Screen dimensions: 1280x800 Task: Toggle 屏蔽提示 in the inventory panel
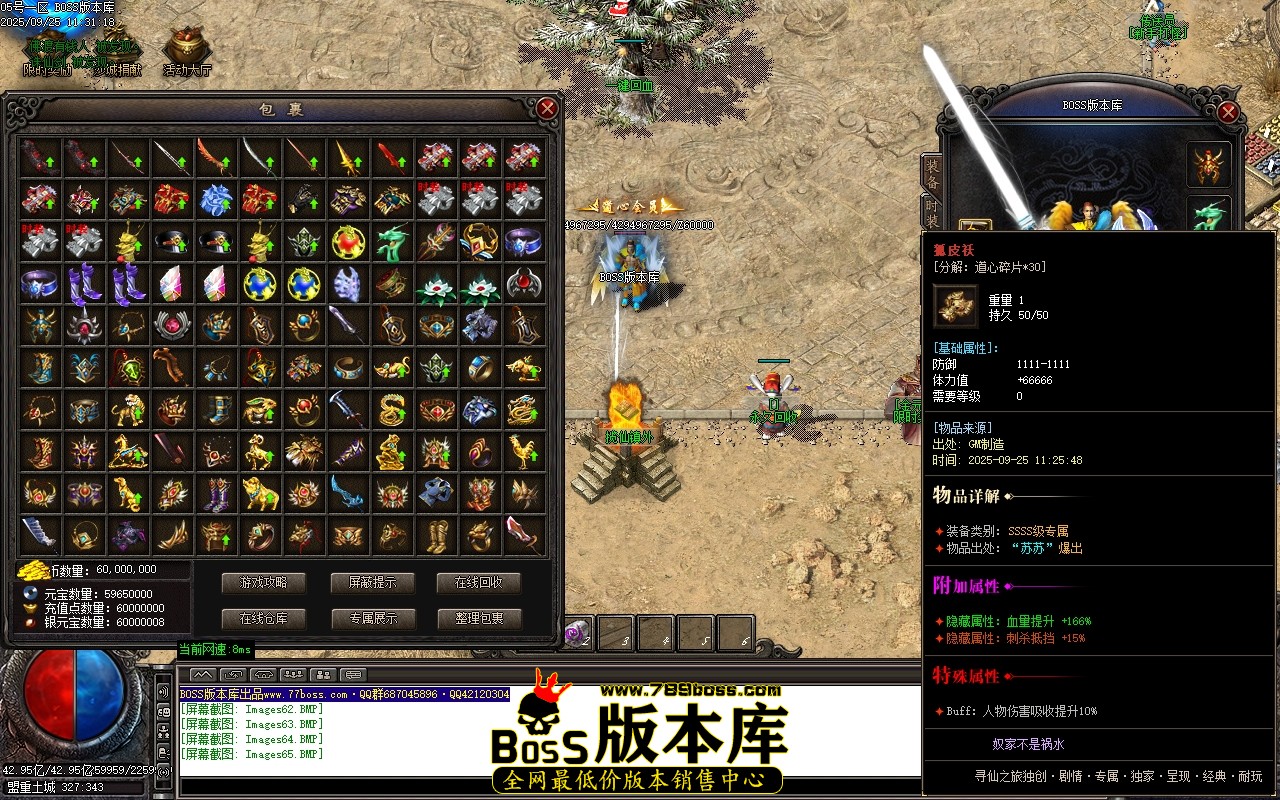pyautogui.click(x=372, y=582)
